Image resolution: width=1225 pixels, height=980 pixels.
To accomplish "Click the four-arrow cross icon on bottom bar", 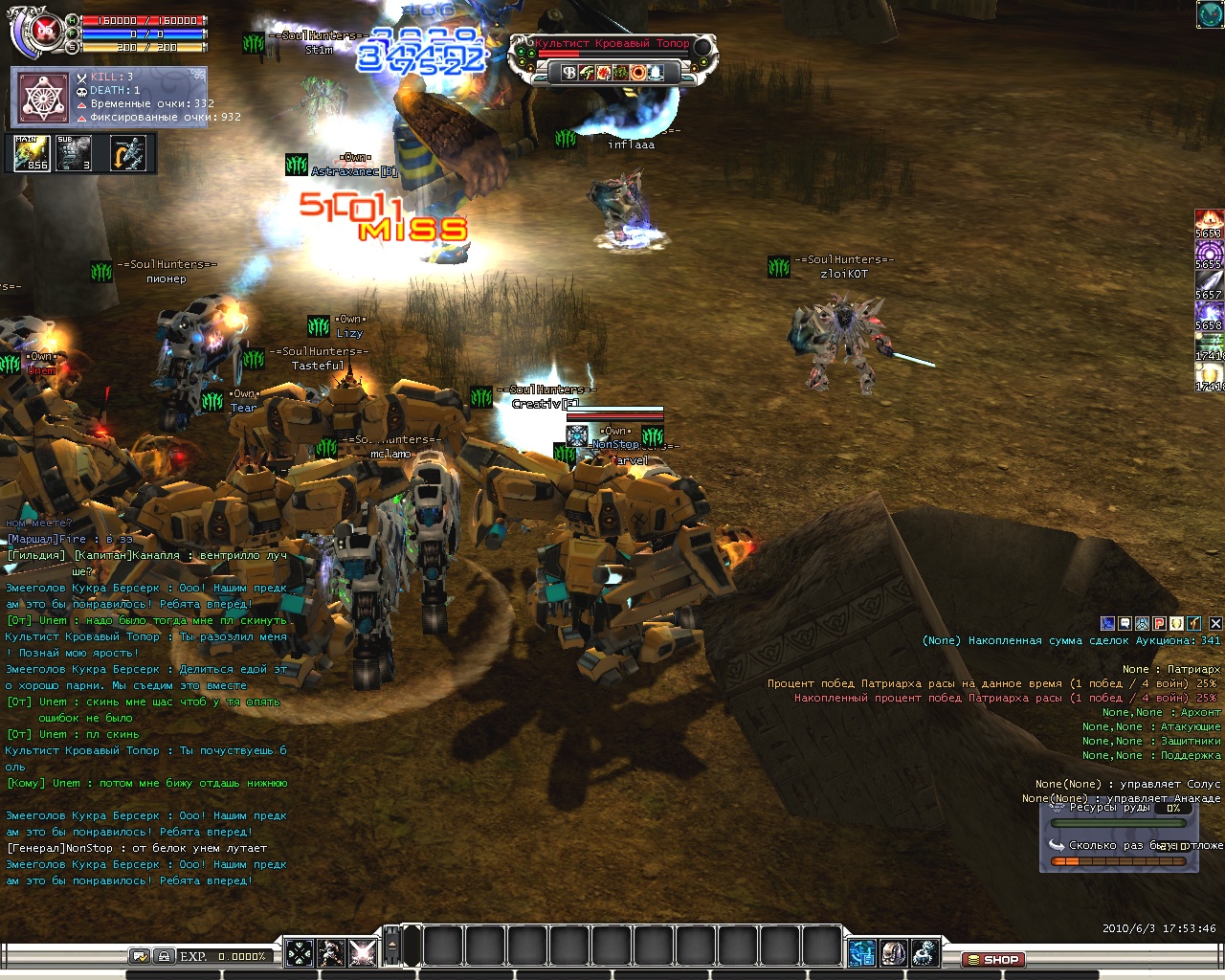I will point(300,952).
